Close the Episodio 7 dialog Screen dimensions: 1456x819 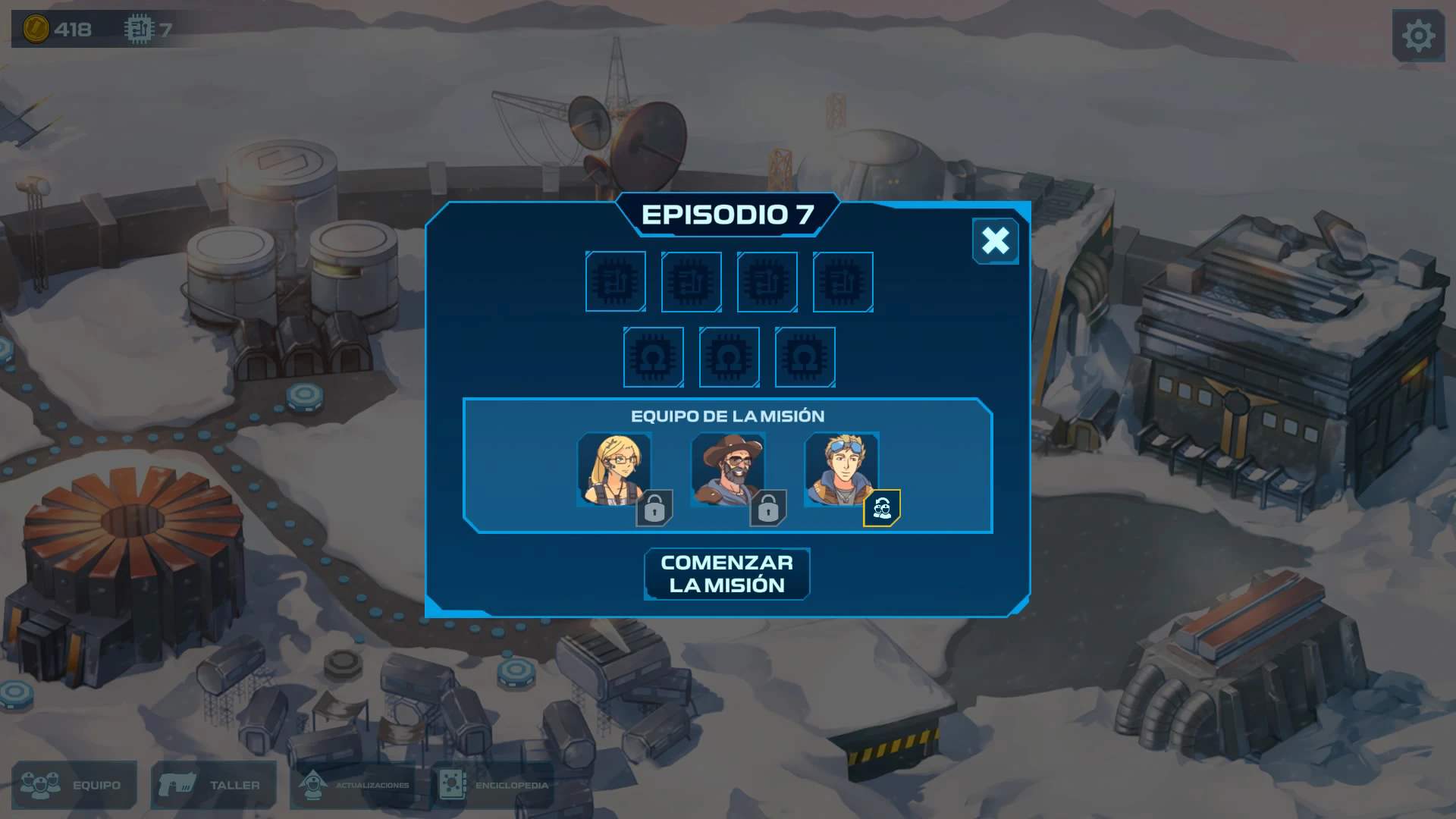click(995, 241)
